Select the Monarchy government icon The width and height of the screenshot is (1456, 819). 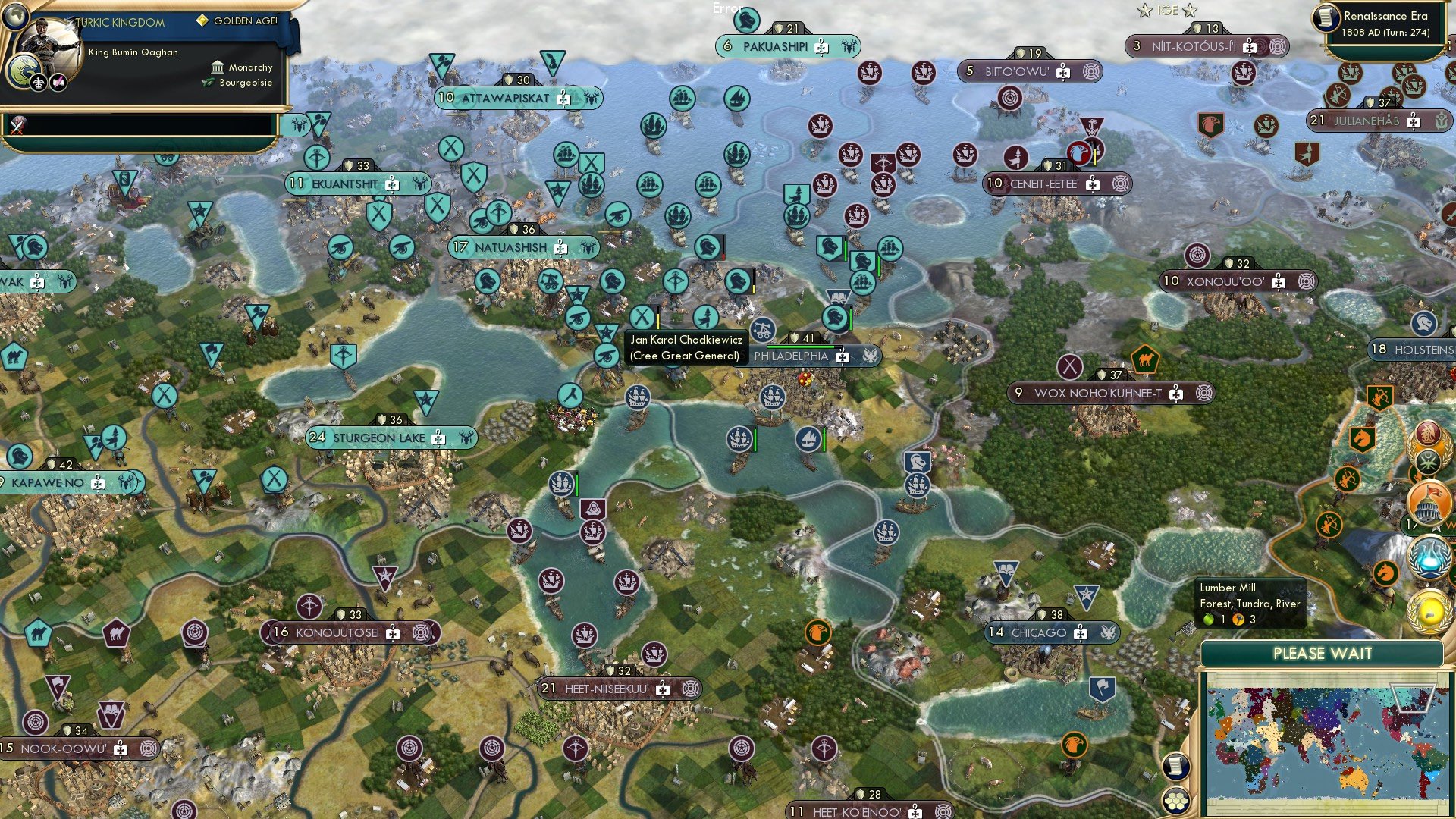(x=218, y=67)
